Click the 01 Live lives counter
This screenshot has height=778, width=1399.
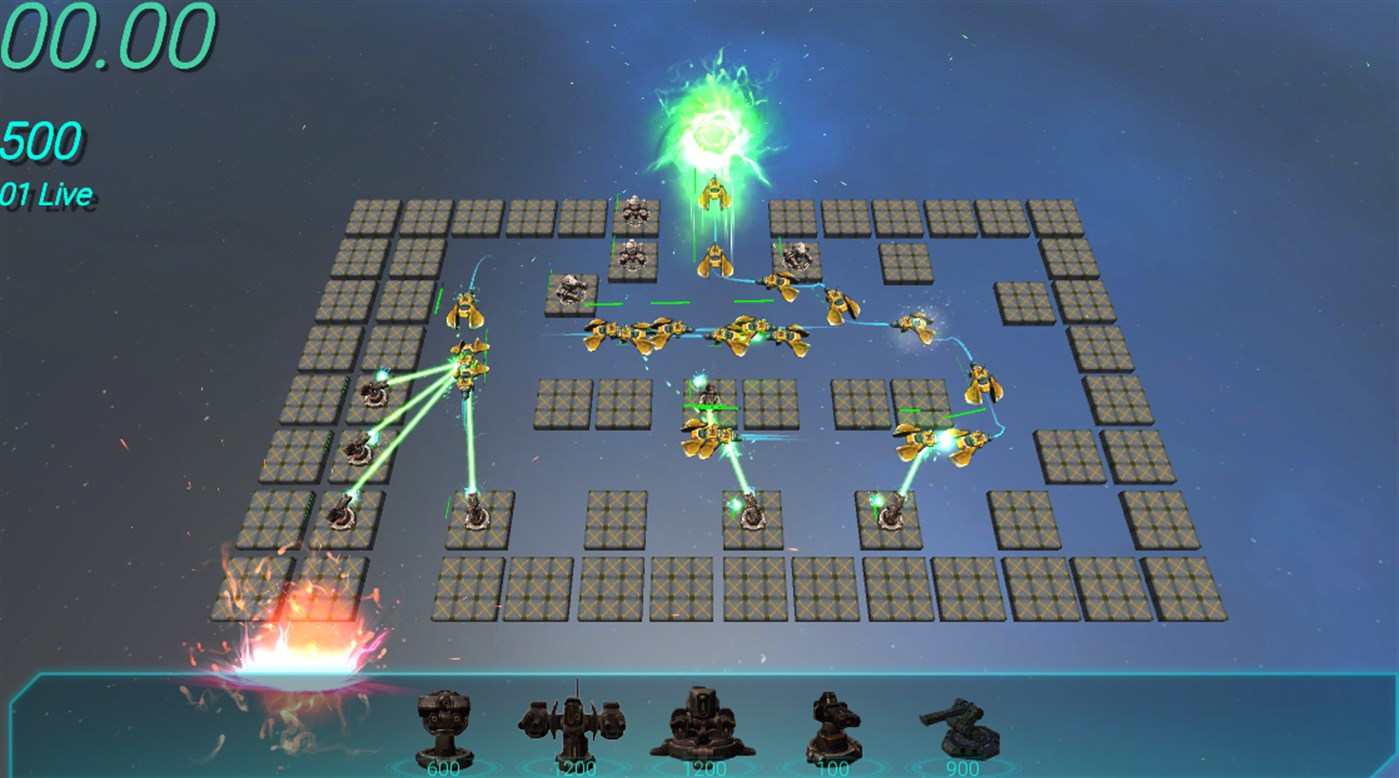pos(45,192)
